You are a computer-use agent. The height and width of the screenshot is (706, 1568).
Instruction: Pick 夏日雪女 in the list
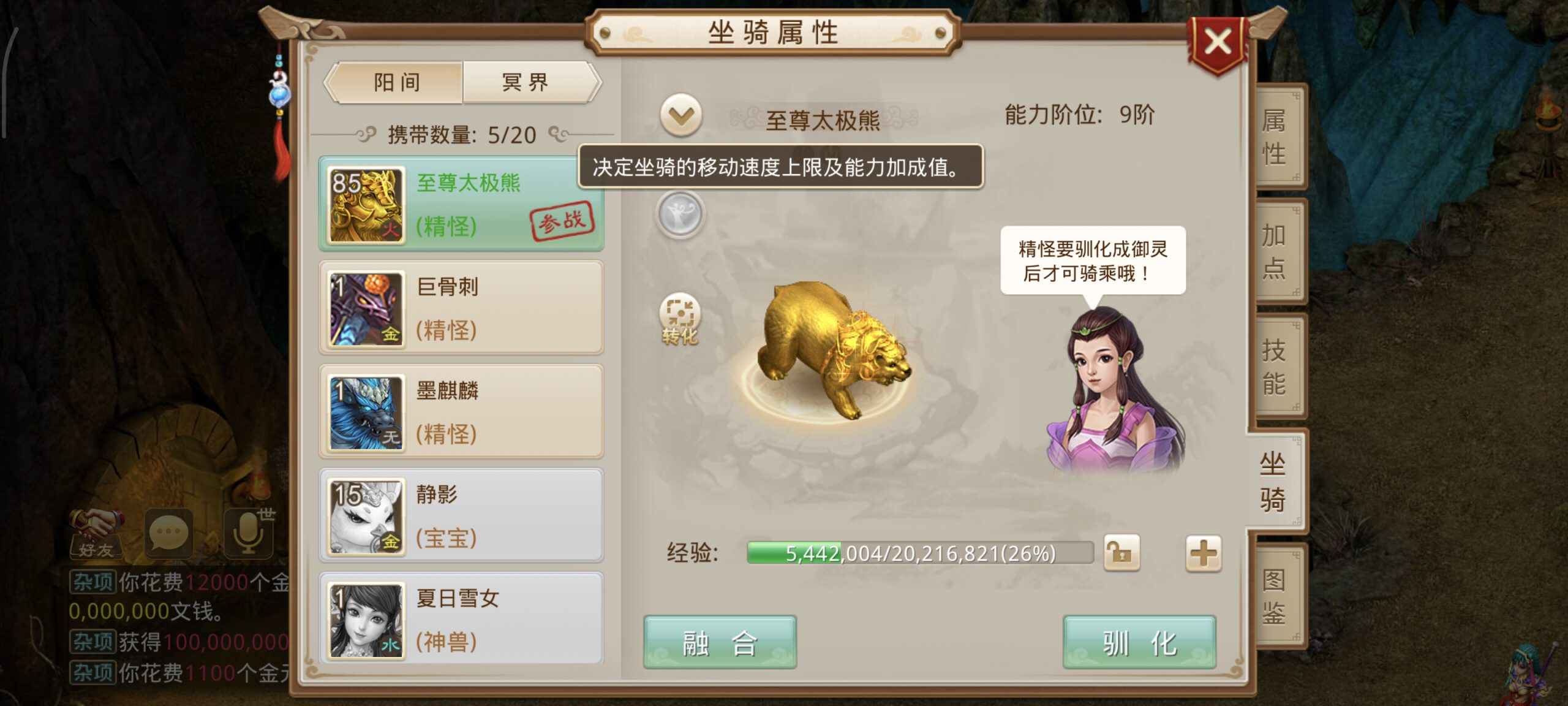click(x=461, y=619)
